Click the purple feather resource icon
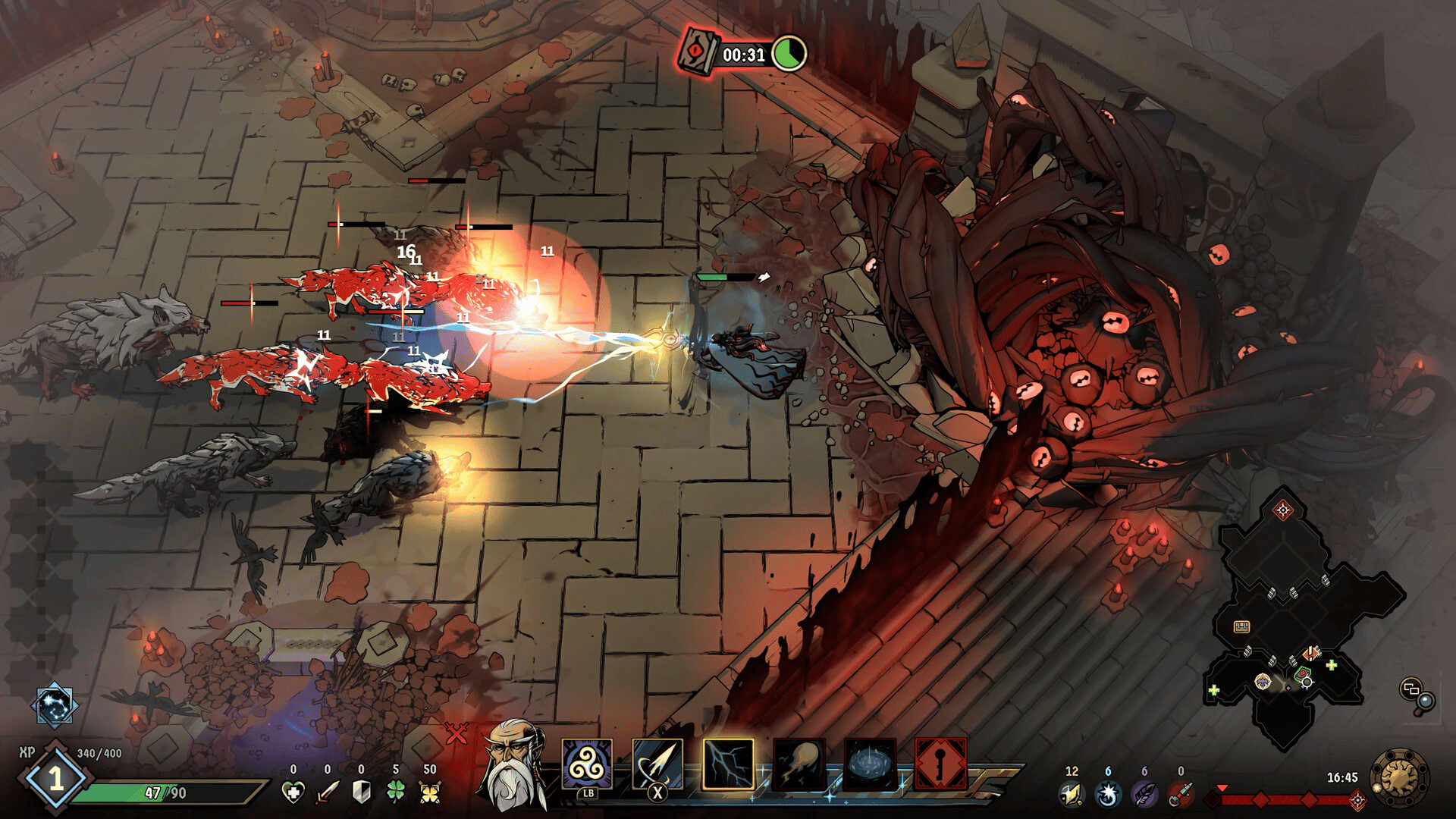Viewport: 1456px width, 819px height. tap(1144, 794)
